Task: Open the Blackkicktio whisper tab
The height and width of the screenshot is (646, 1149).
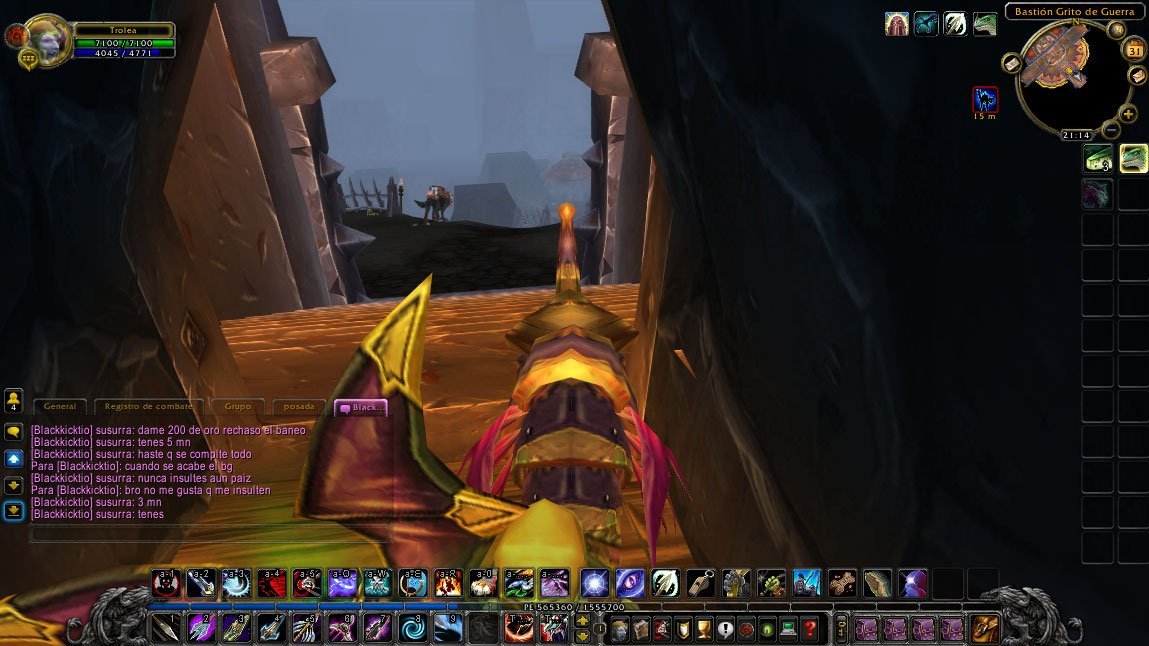Action: pyautogui.click(x=360, y=407)
